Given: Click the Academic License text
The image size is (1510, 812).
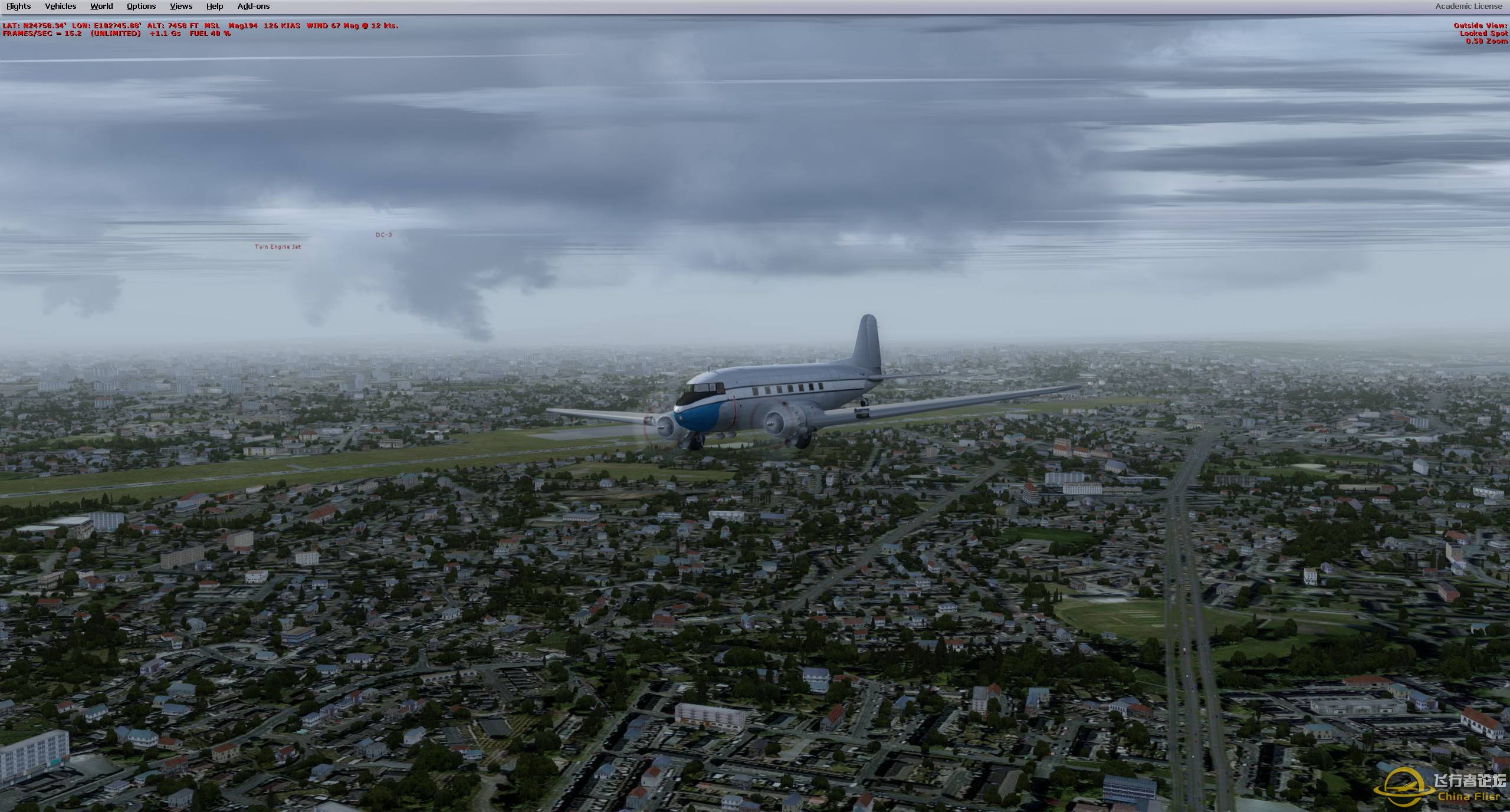Looking at the screenshot, I should tap(1468, 6).
